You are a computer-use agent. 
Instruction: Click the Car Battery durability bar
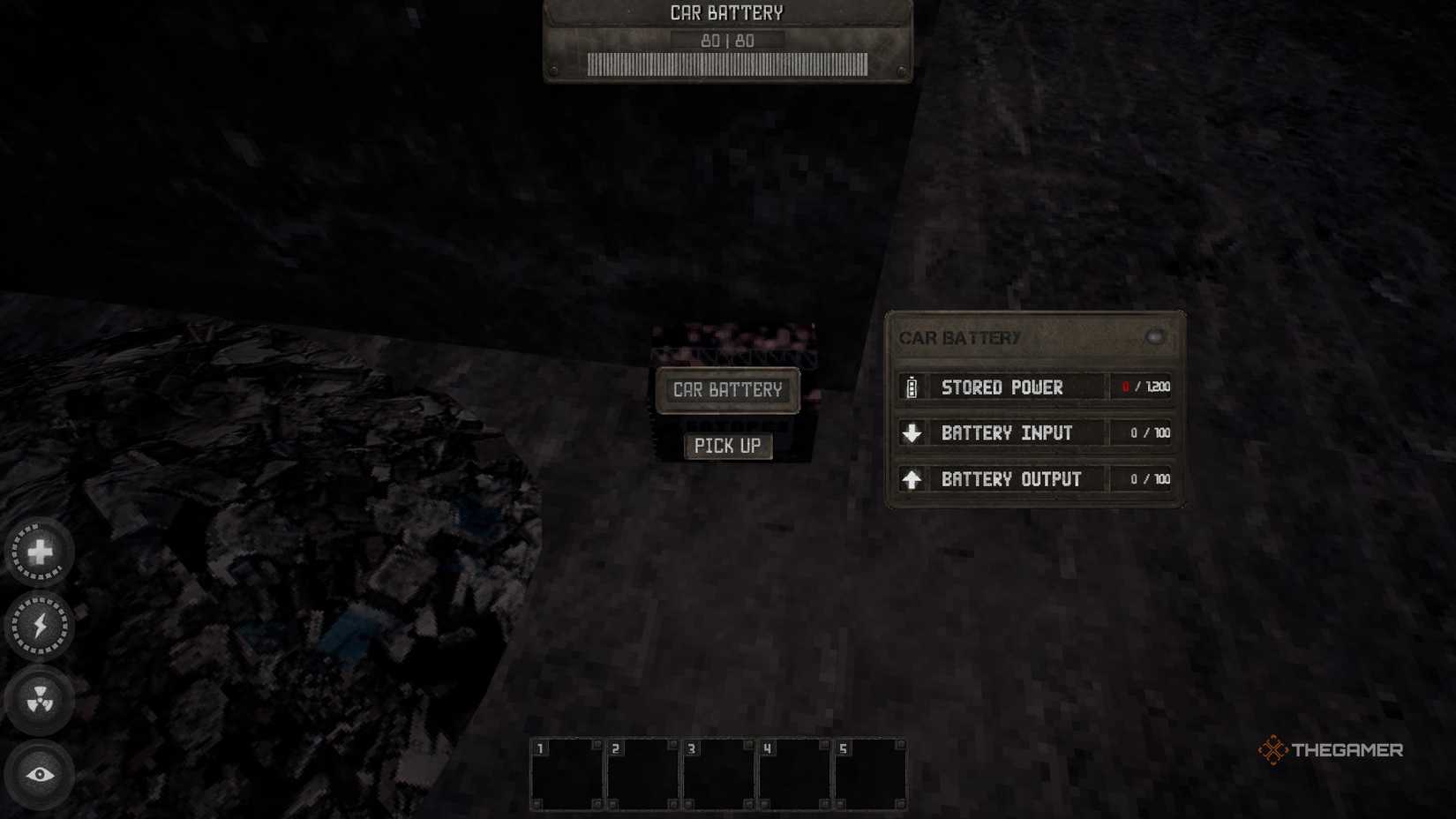pyautogui.click(x=726, y=63)
